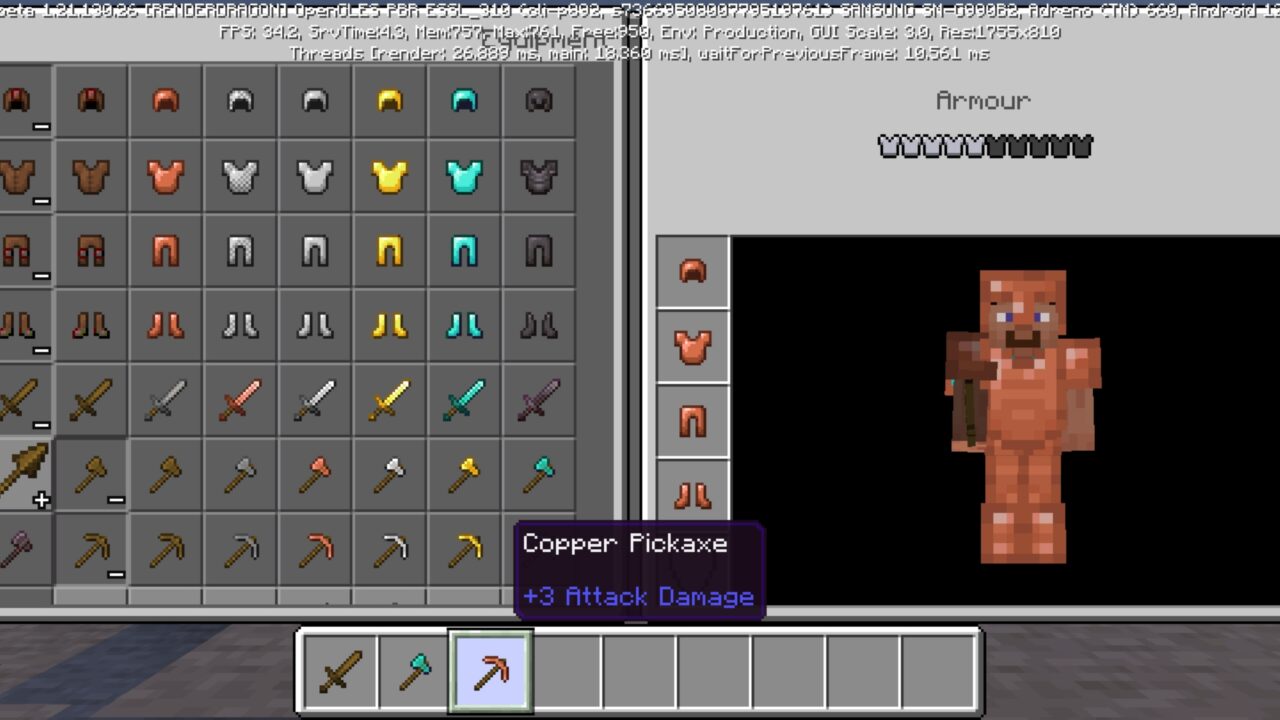
Task: Select the Diamond Leggings
Action: pyautogui.click(x=463, y=250)
